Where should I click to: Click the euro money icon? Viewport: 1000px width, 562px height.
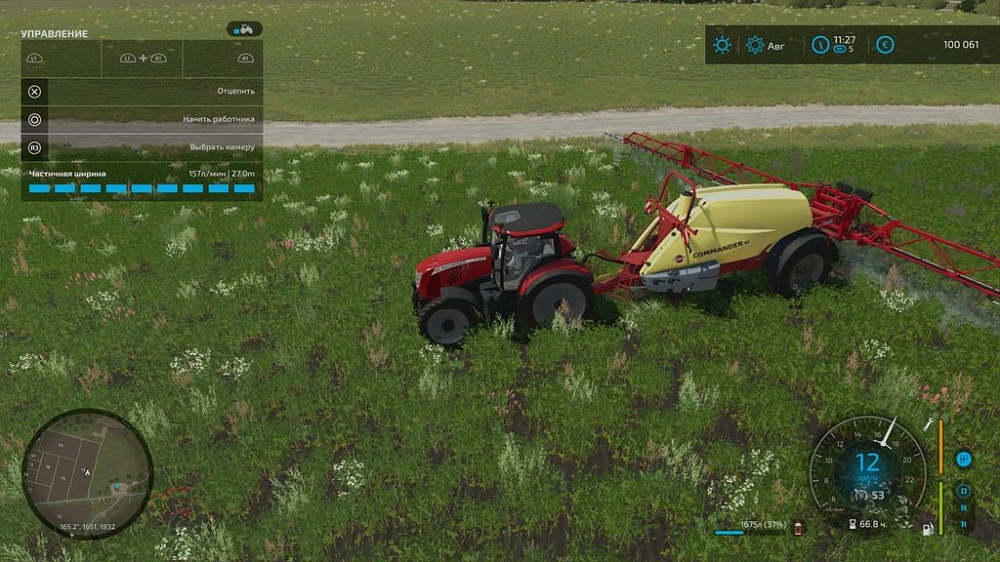coord(885,44)
